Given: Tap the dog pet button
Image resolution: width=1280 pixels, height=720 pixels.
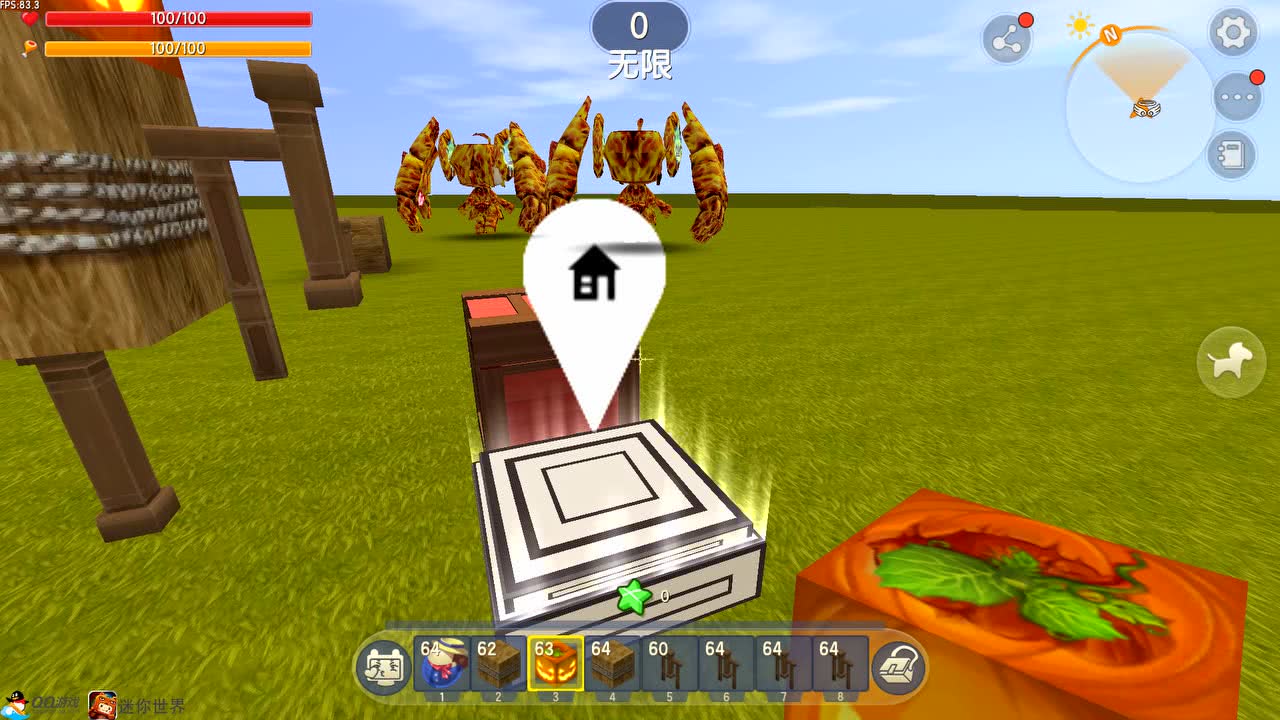Looking at the screenshot, I should tap(1231, 362).
